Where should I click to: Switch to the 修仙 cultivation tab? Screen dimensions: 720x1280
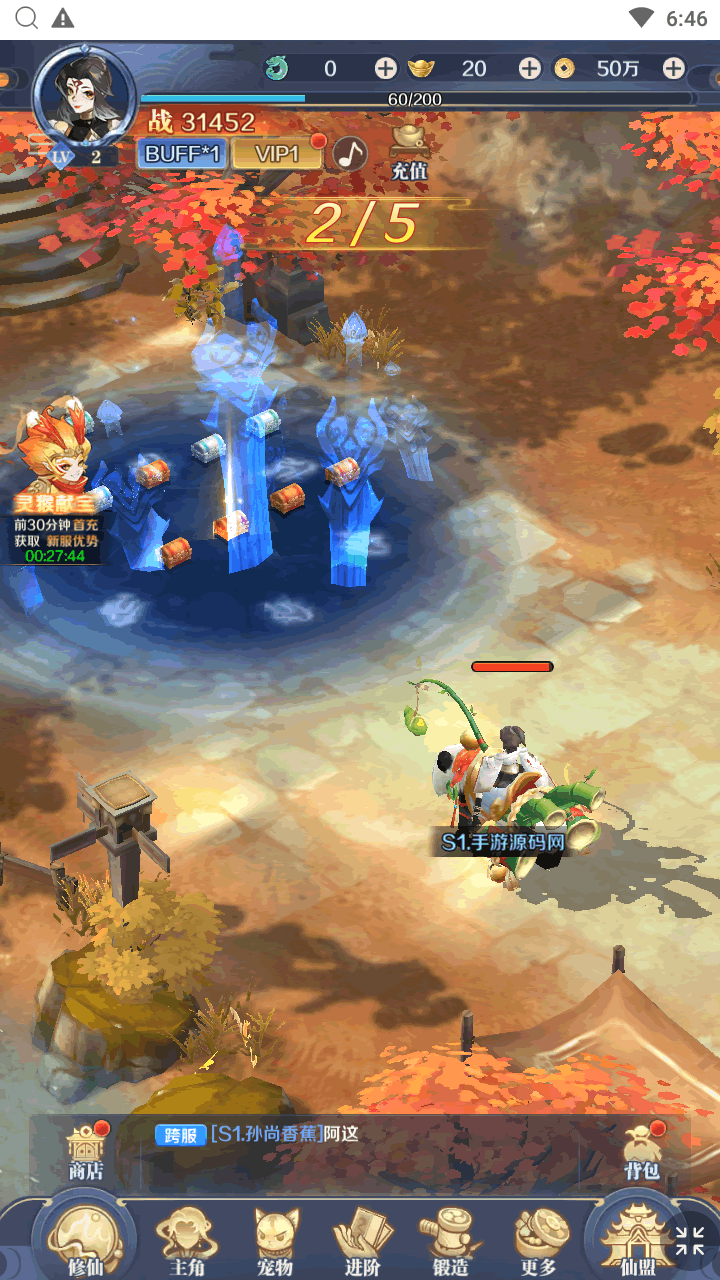85,1240
